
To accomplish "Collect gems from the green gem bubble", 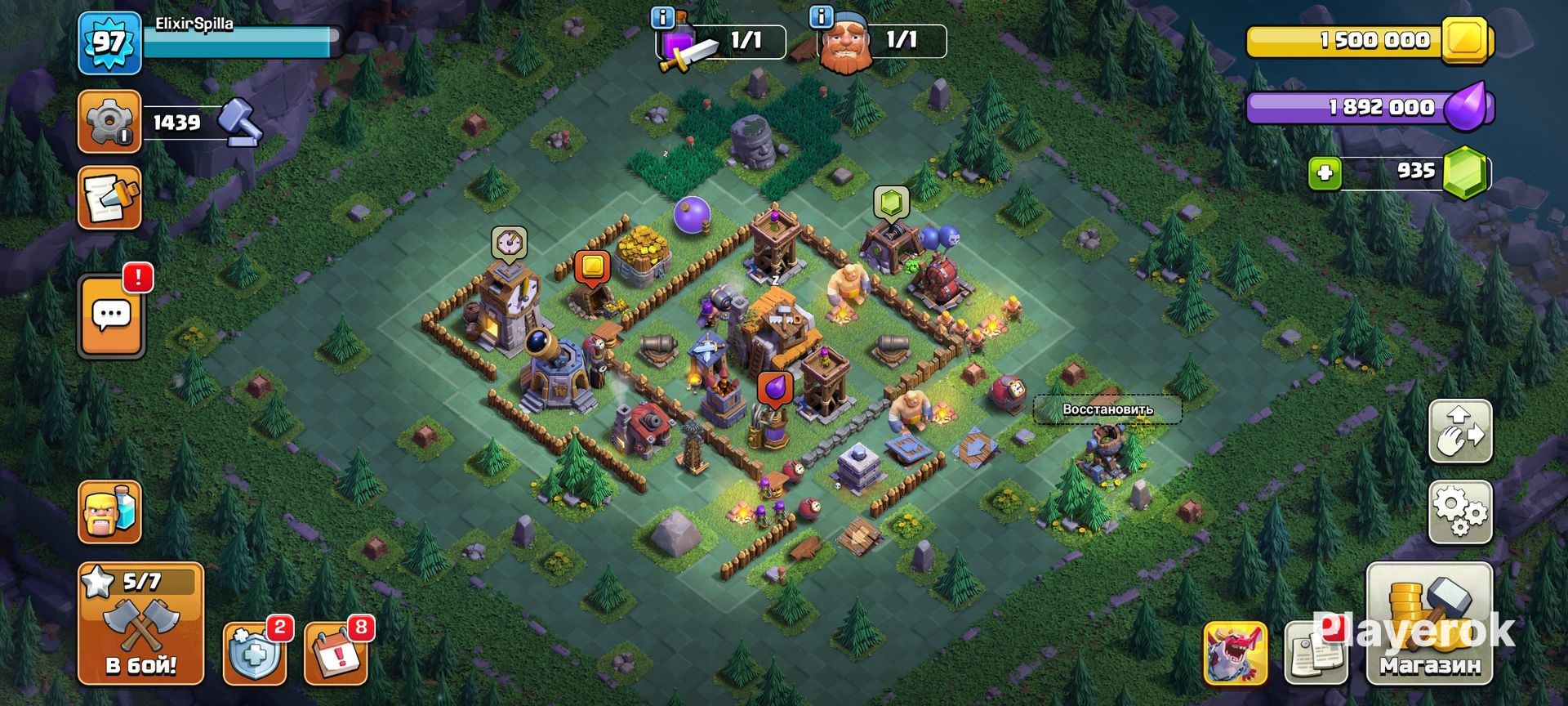I will click(x=890, y=202).
